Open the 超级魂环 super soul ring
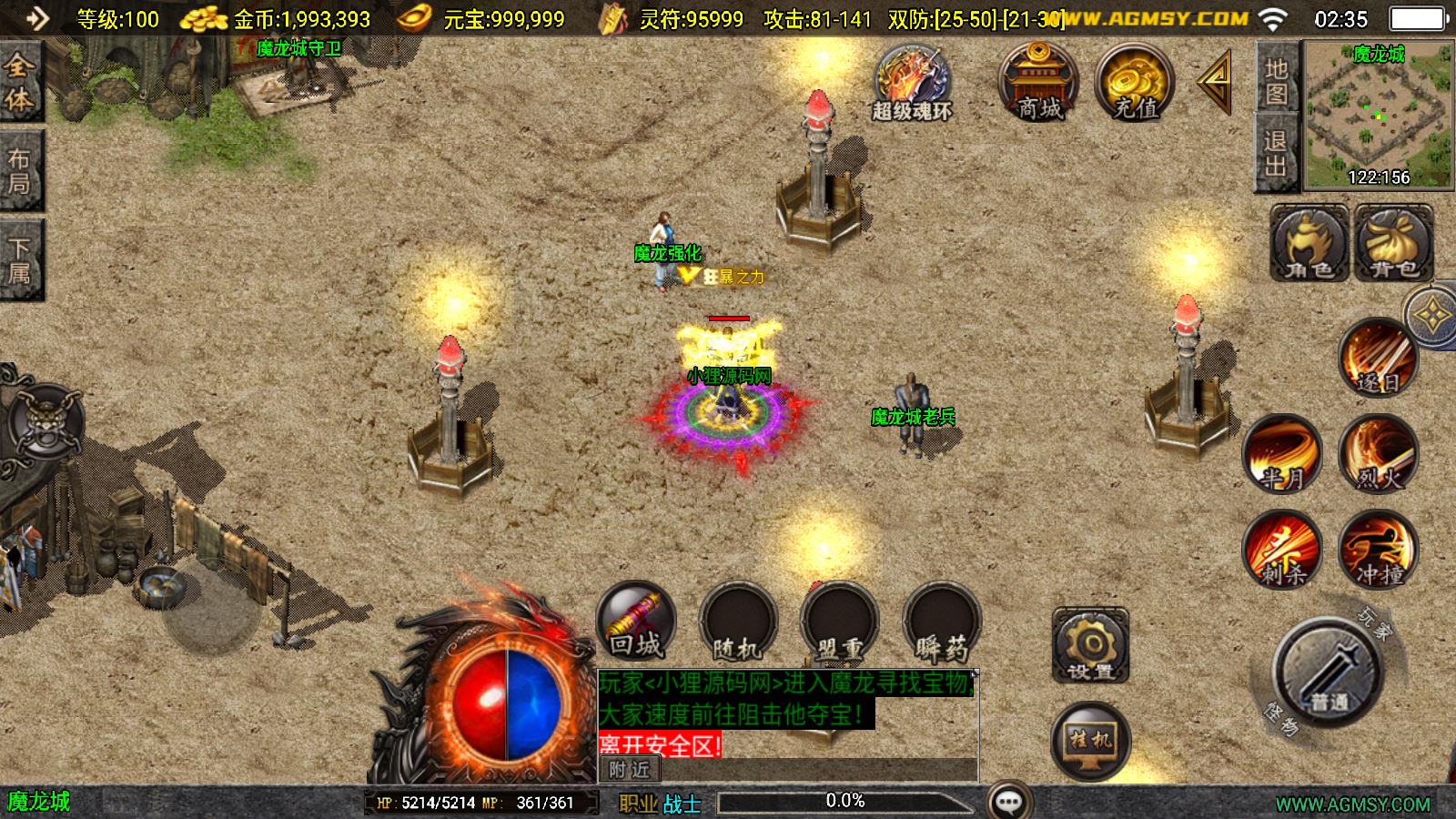The image size is (1456, 819). click(x=912, y=84)
